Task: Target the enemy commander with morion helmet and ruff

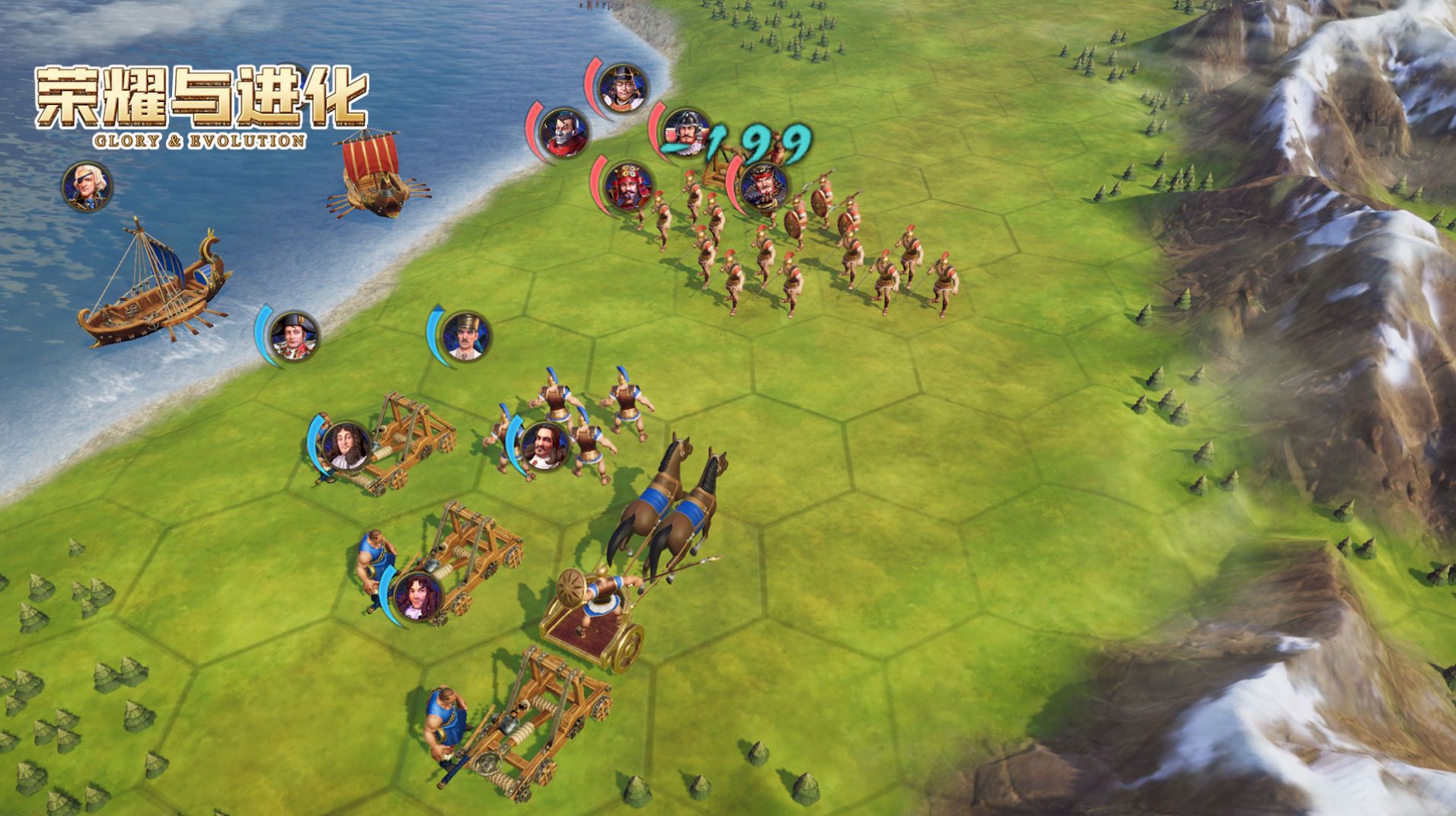Action: pos(685,132)
